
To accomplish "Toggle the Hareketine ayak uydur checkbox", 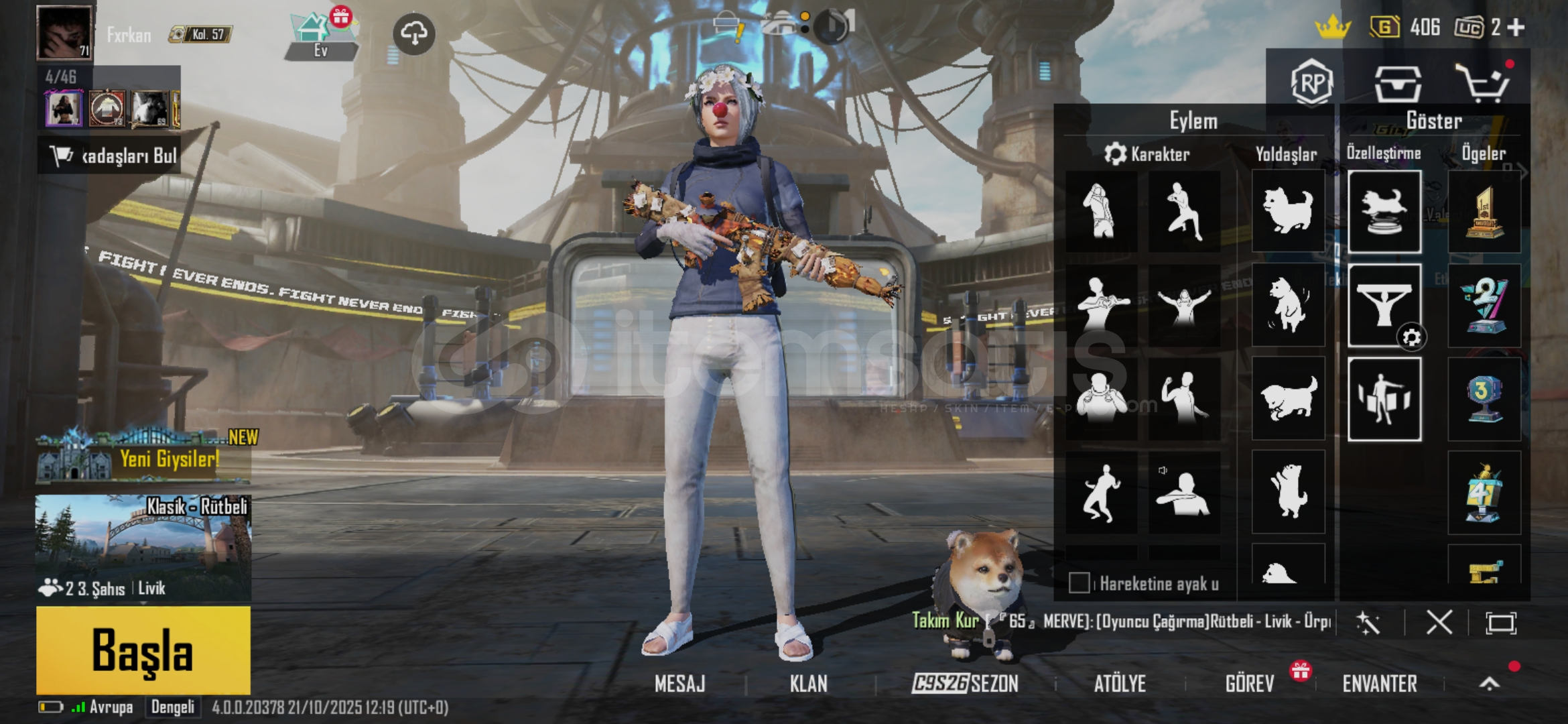I will [x=1079, y=583].
